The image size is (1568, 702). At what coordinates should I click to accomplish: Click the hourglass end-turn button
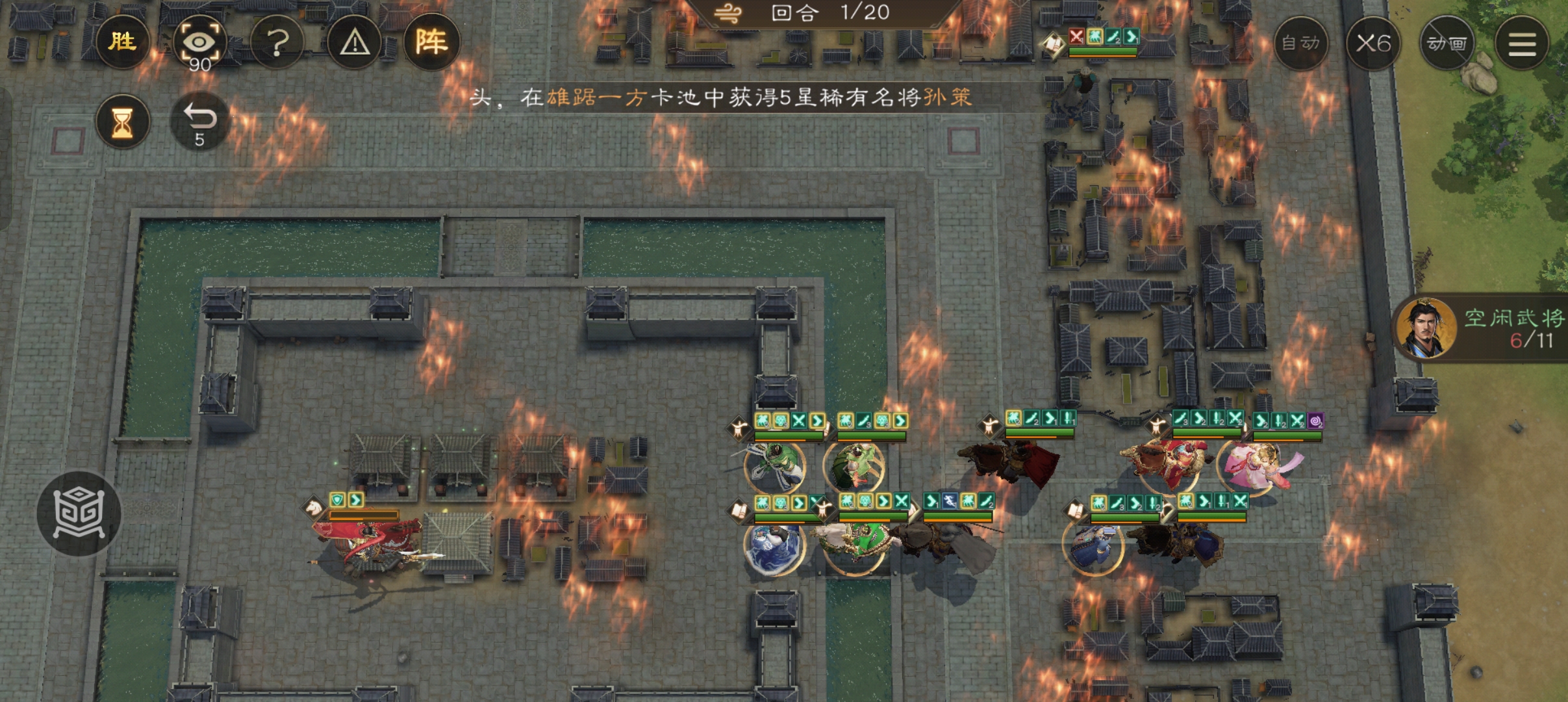122,122
